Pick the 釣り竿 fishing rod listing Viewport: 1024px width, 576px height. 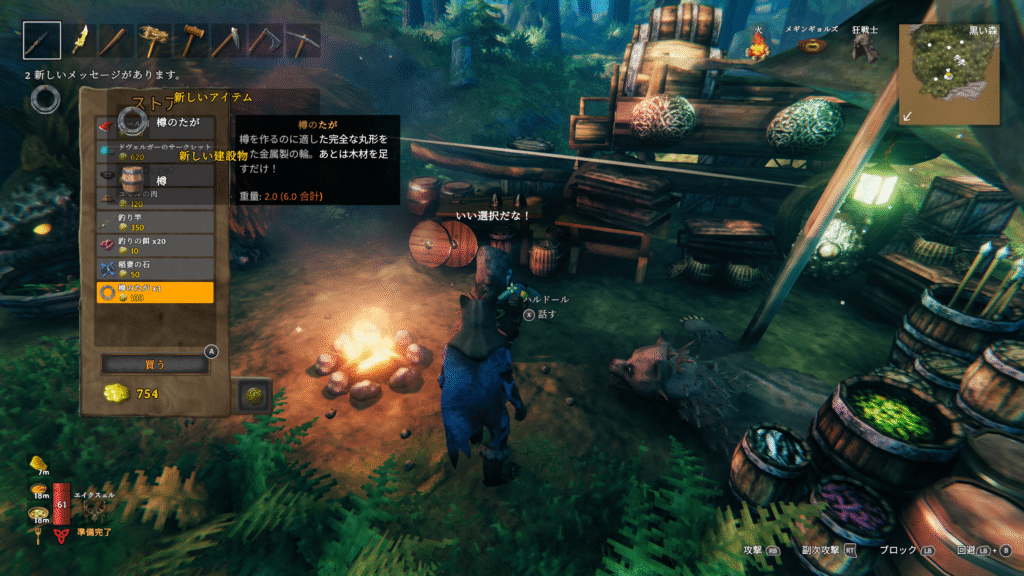[155, 221]
